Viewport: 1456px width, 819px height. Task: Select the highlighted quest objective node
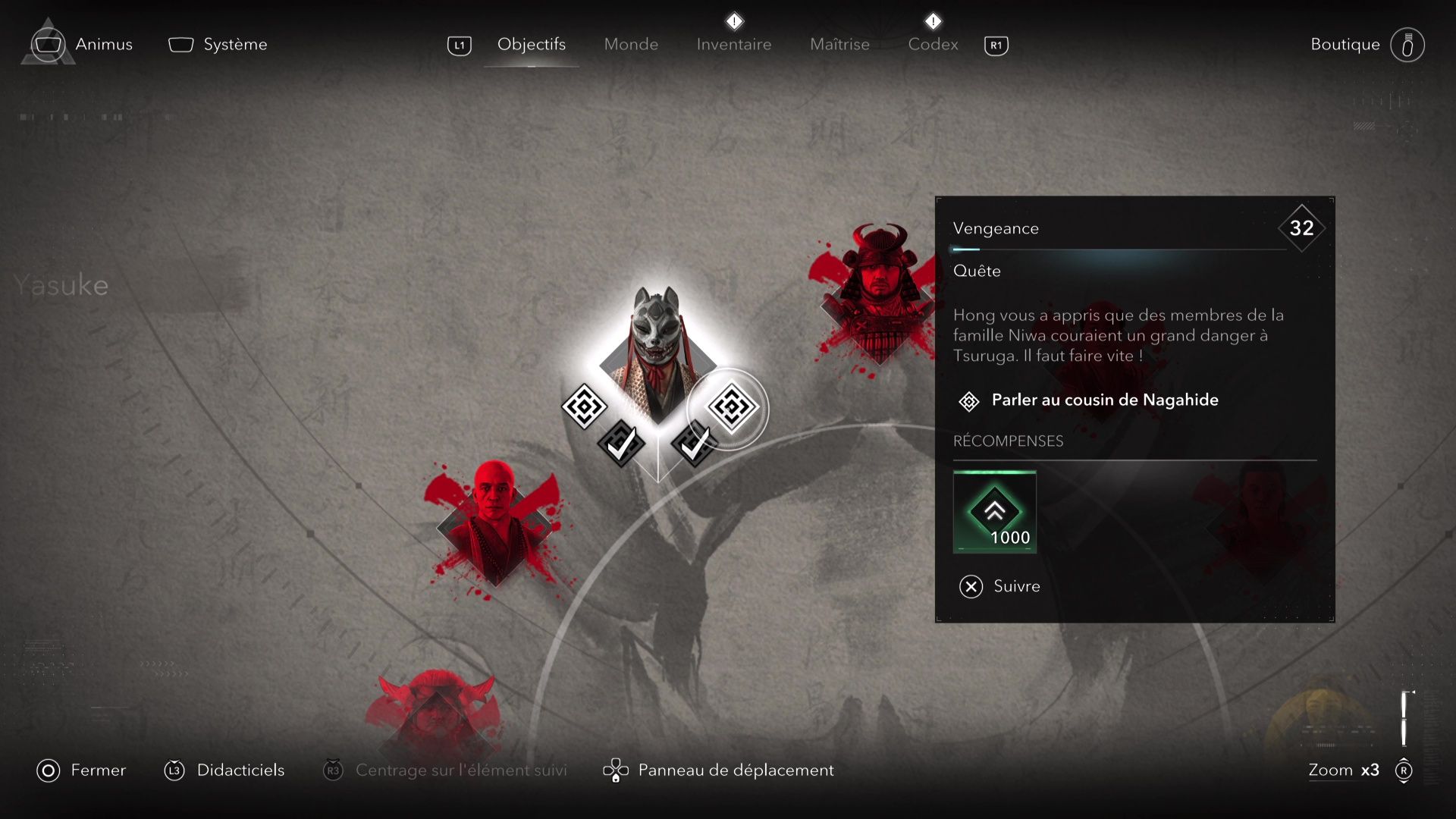coord(730,408)
